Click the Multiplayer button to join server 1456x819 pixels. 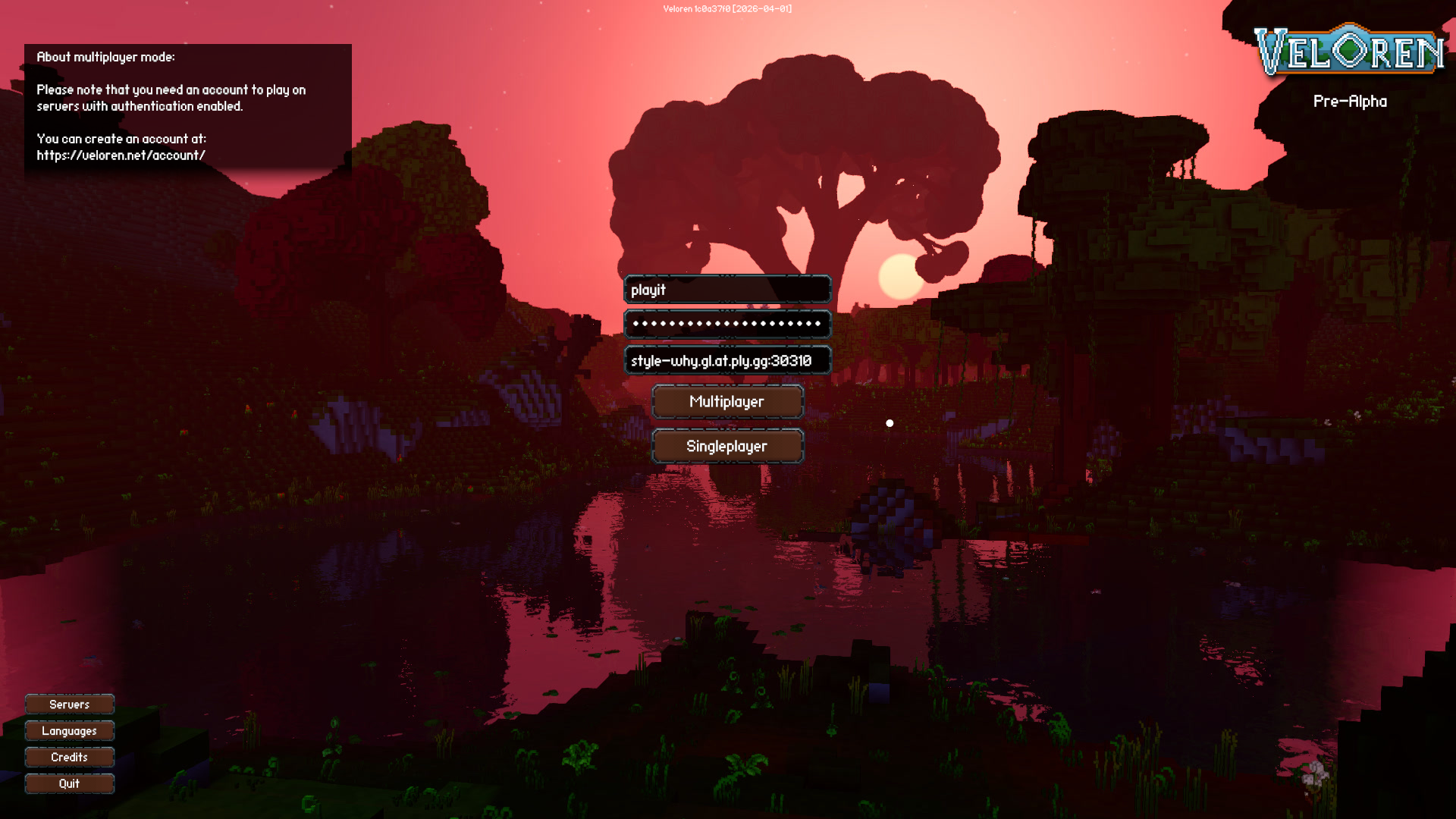pyautogui.click(x=726, y=401)
